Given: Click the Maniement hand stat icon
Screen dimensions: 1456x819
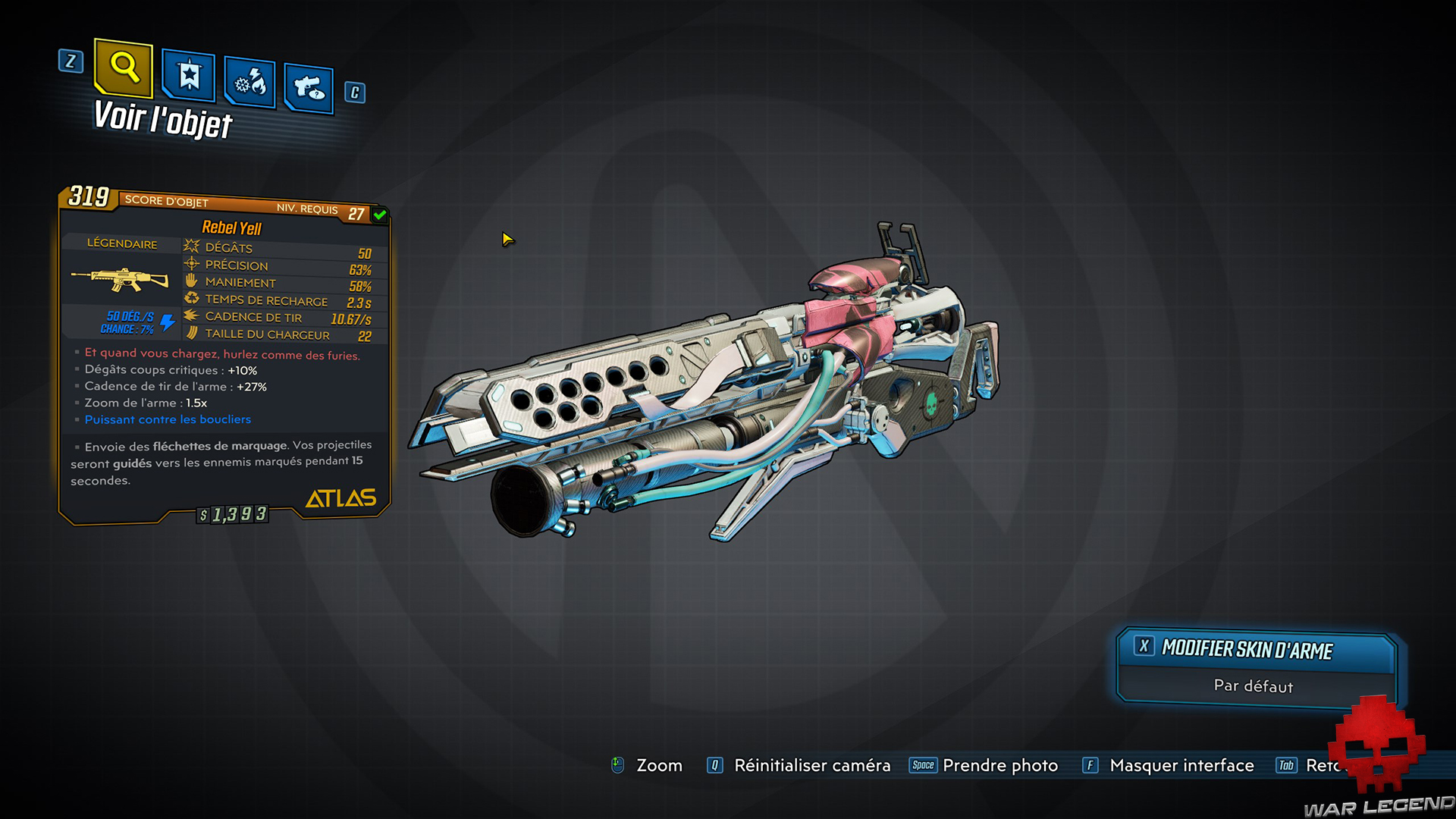Looking at the screenshot, I should pyautogui.click(x=190, y=281).
